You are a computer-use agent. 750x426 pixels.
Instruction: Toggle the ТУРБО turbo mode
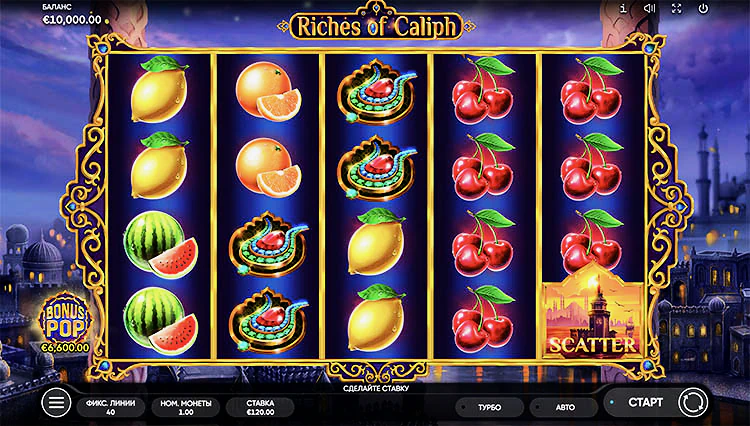coord(489,408)
